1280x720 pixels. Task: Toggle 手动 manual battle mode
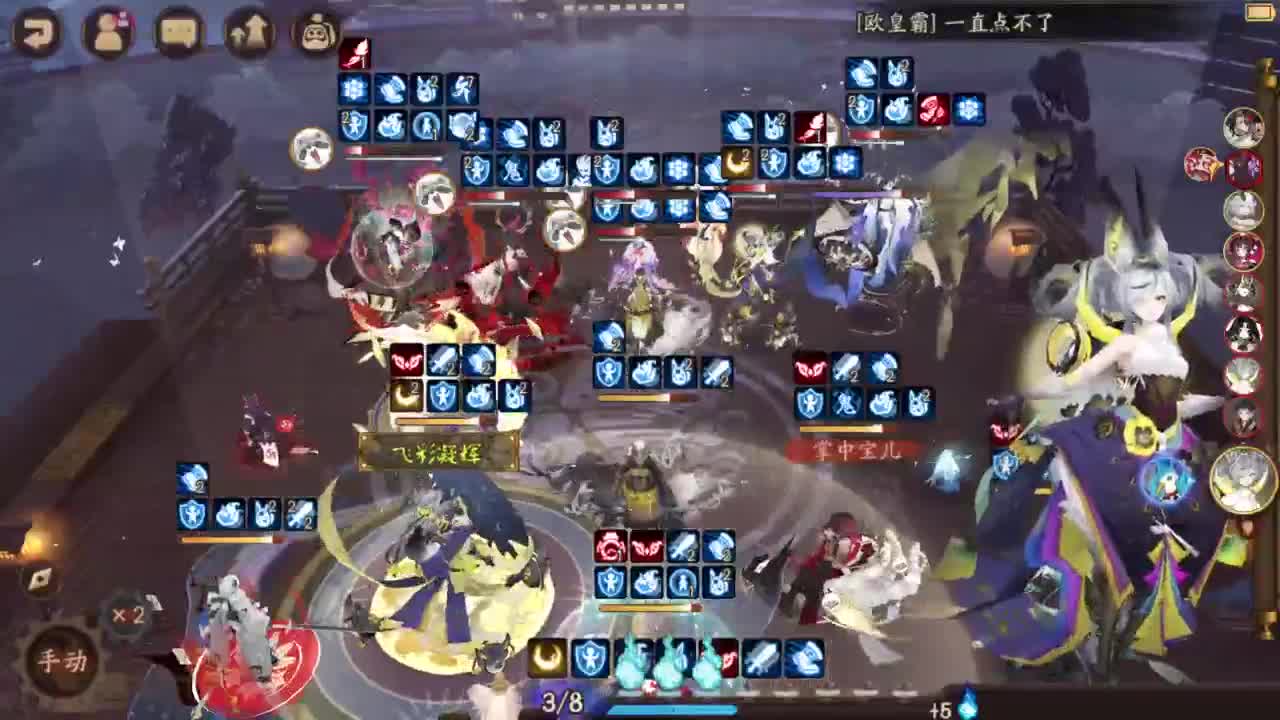coord(62,660)
